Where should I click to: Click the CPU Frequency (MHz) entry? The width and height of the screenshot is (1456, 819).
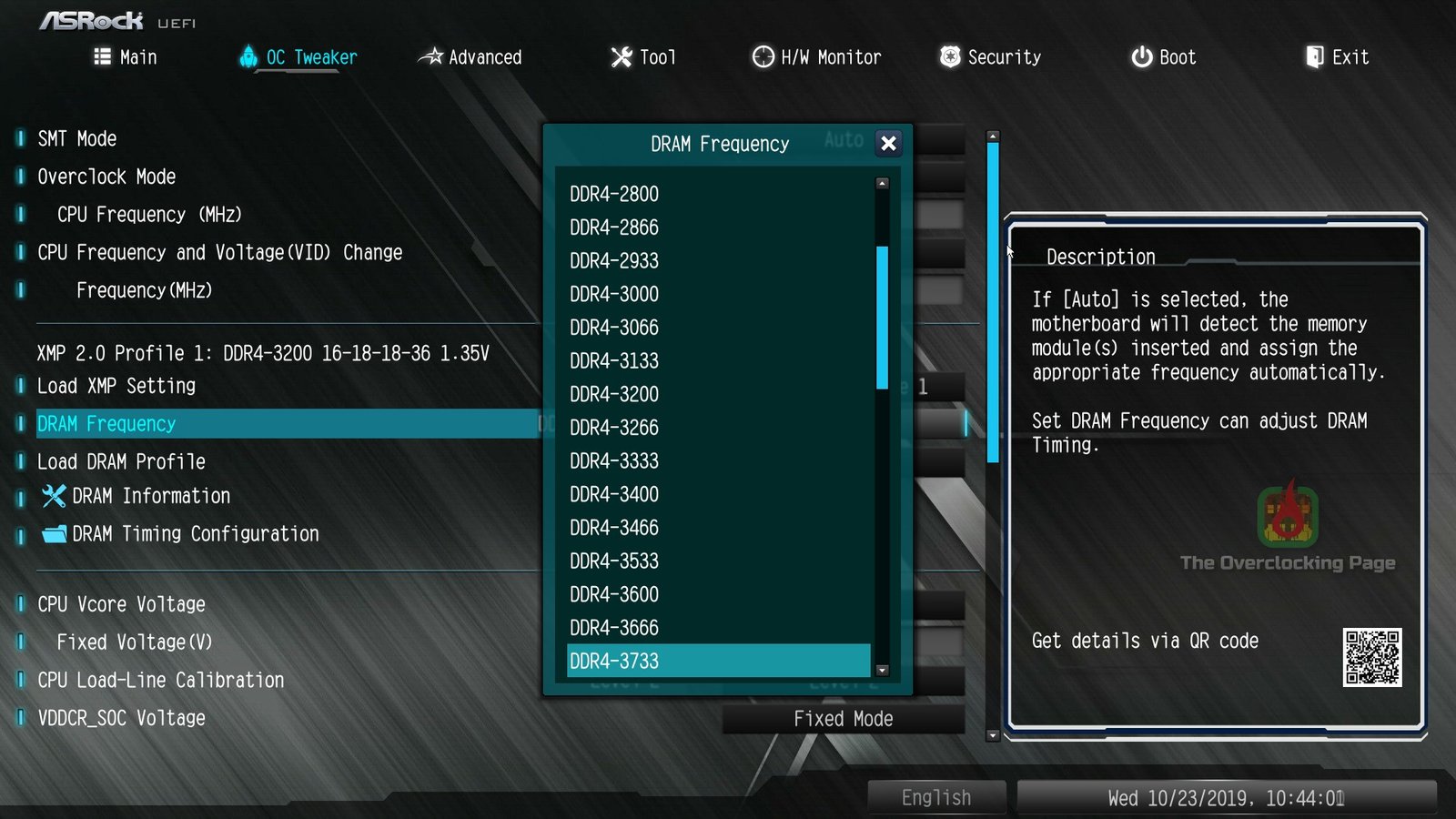150,215
